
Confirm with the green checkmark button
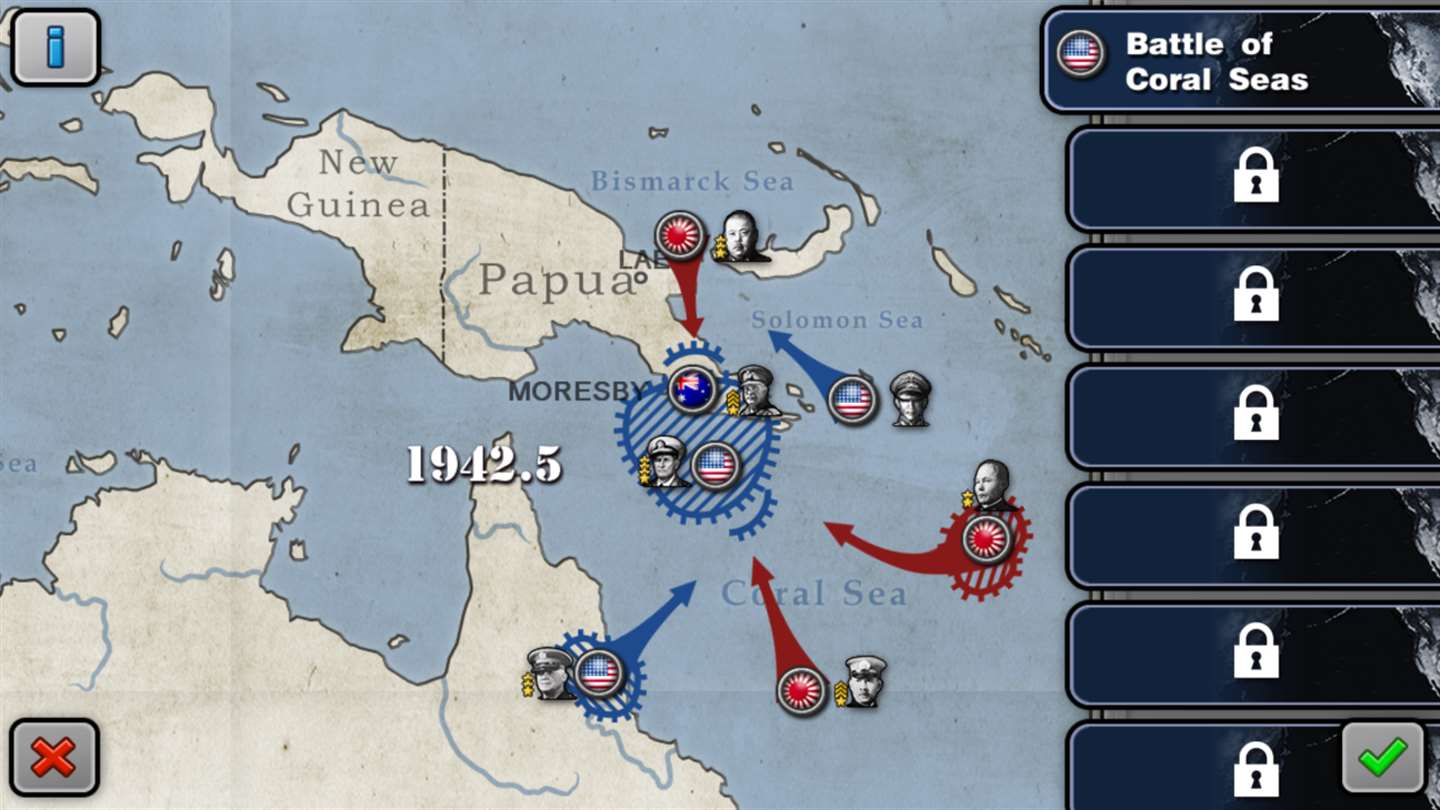click(1383, 757)
